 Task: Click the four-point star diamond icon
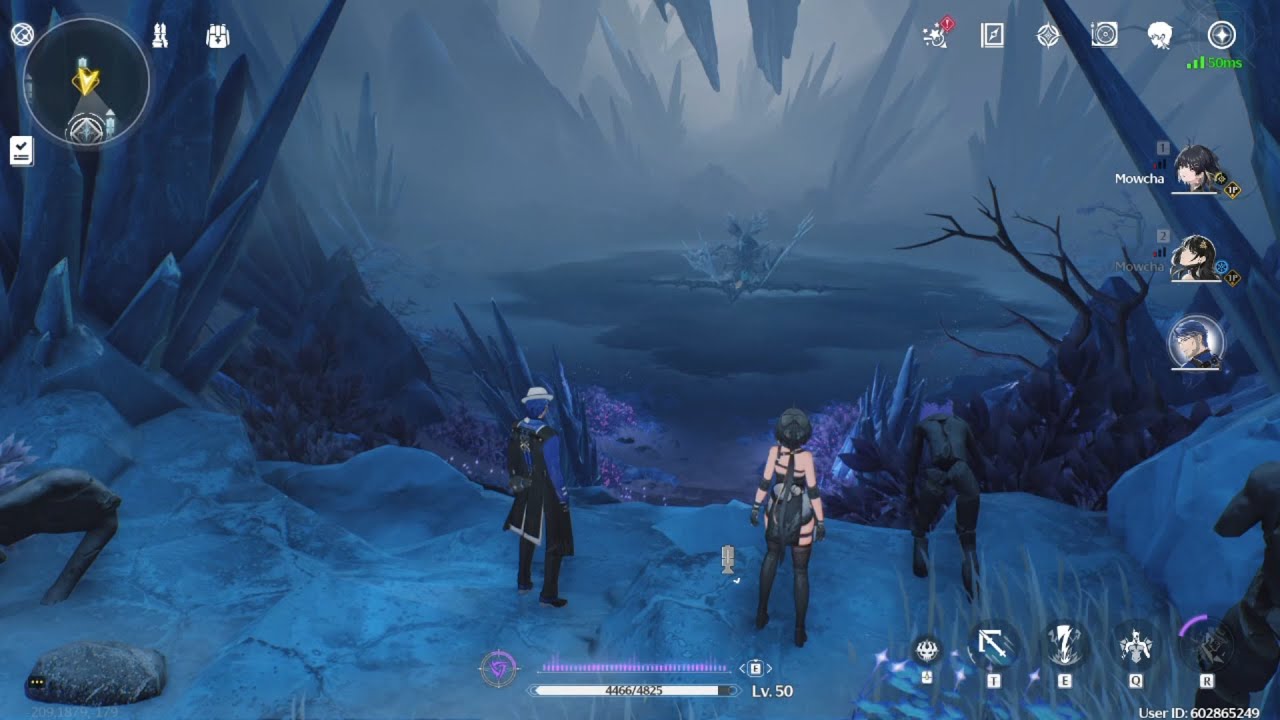coord(1048,36)
